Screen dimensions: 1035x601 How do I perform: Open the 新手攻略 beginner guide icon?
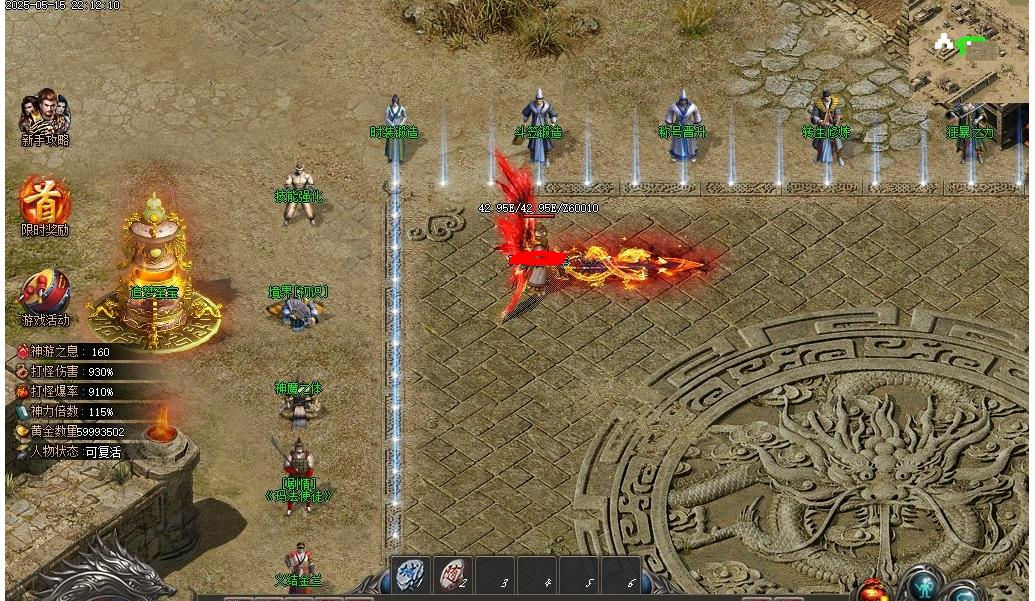(x=45, y=116)
